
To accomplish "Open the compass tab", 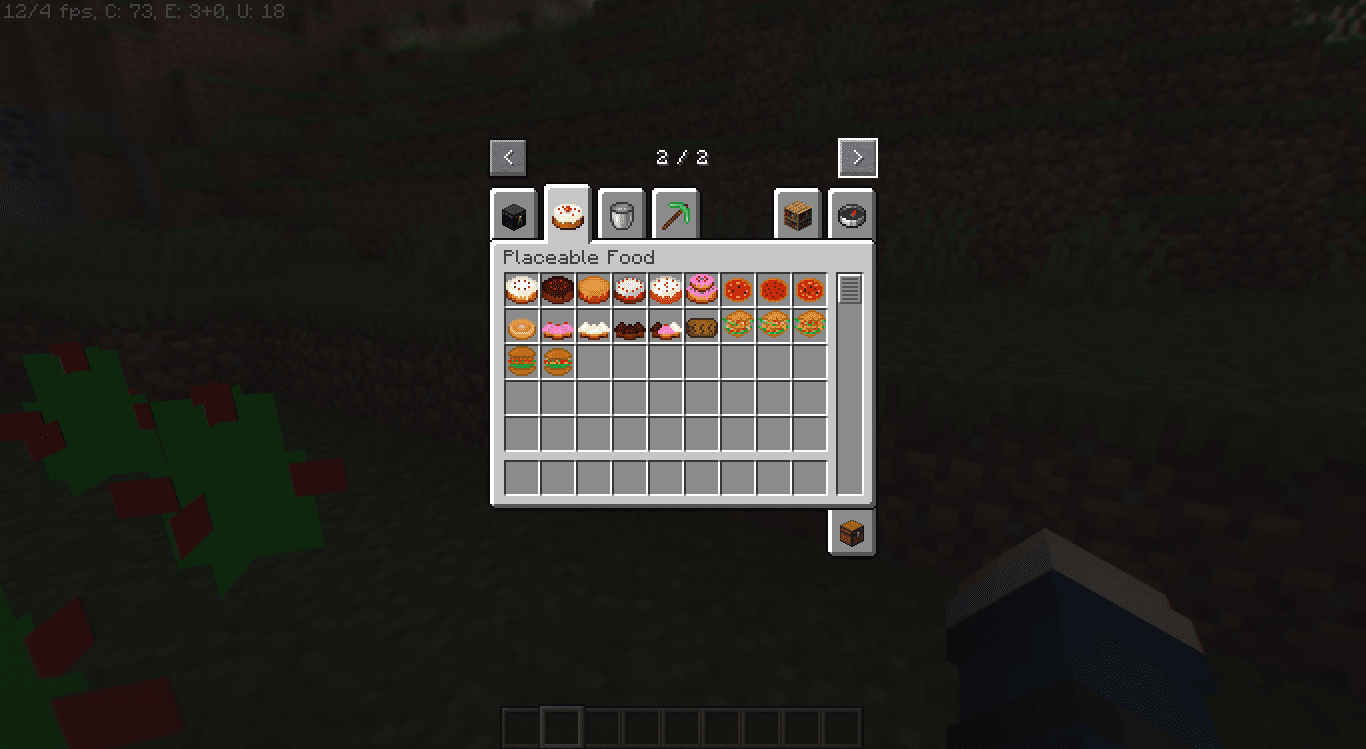I will click(850, 213).
